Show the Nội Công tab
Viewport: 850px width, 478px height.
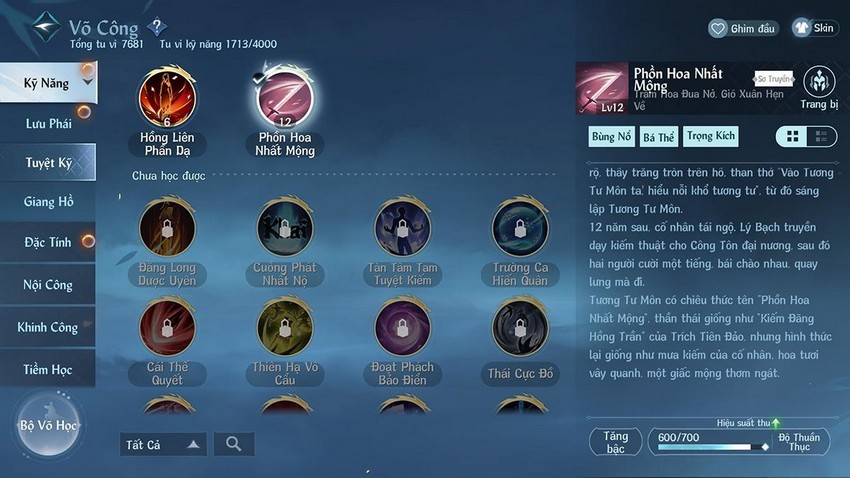coord(48,285)
